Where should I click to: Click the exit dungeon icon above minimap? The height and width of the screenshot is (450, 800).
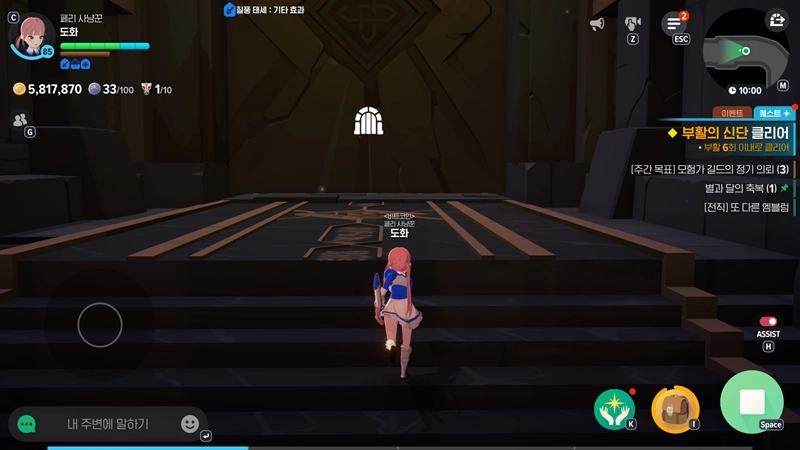[x=777, y=20]
